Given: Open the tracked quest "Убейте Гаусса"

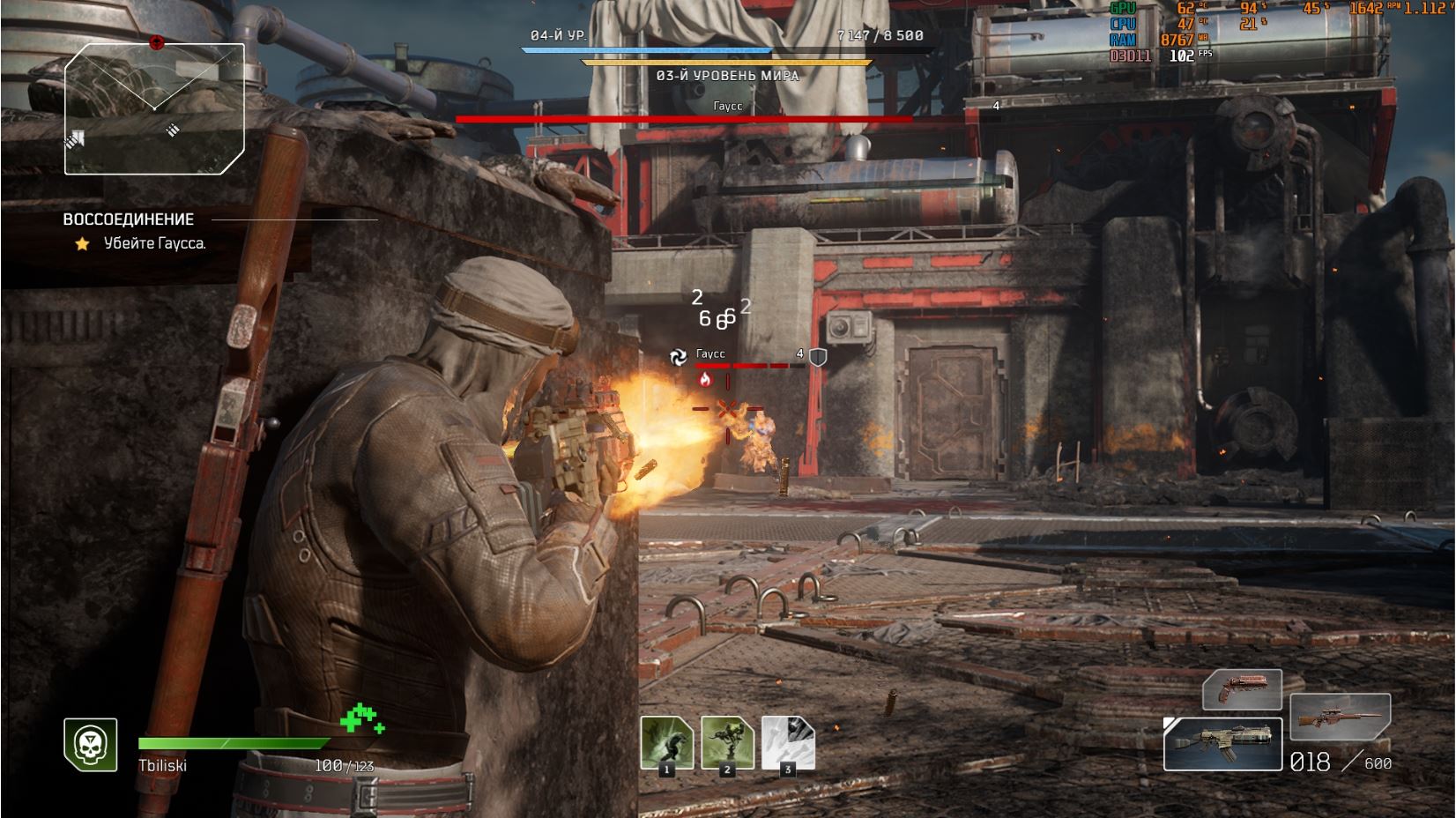Looking at the screenshot, I should point(154,243).
